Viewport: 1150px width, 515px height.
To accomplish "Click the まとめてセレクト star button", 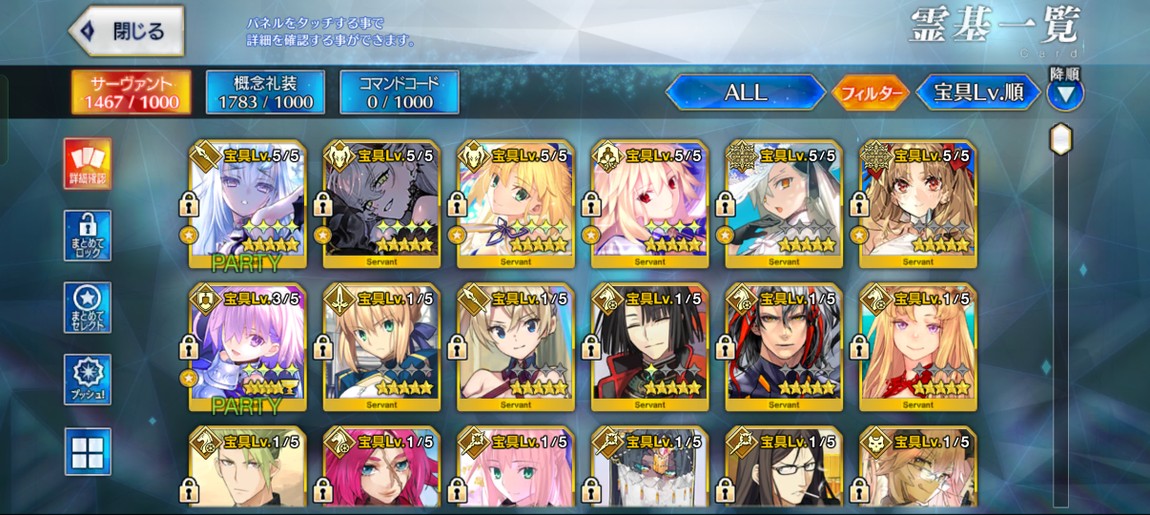I will 87,308.
